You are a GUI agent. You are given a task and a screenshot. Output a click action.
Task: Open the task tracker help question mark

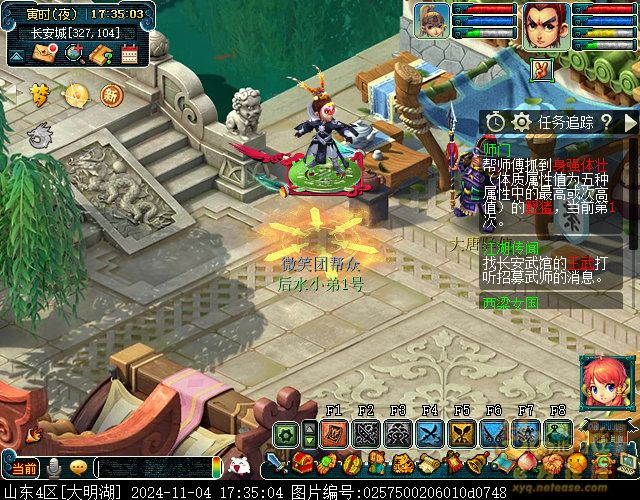pos(605,122)
